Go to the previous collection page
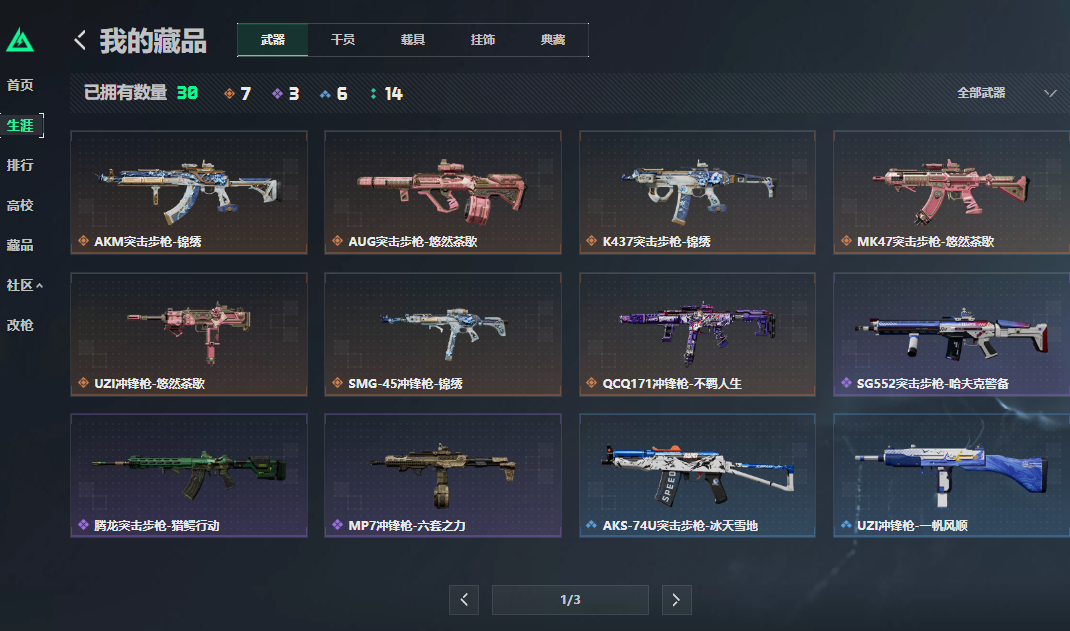Image resolution: width=1070 pixels, height=631 pixels. coord(463,600)
